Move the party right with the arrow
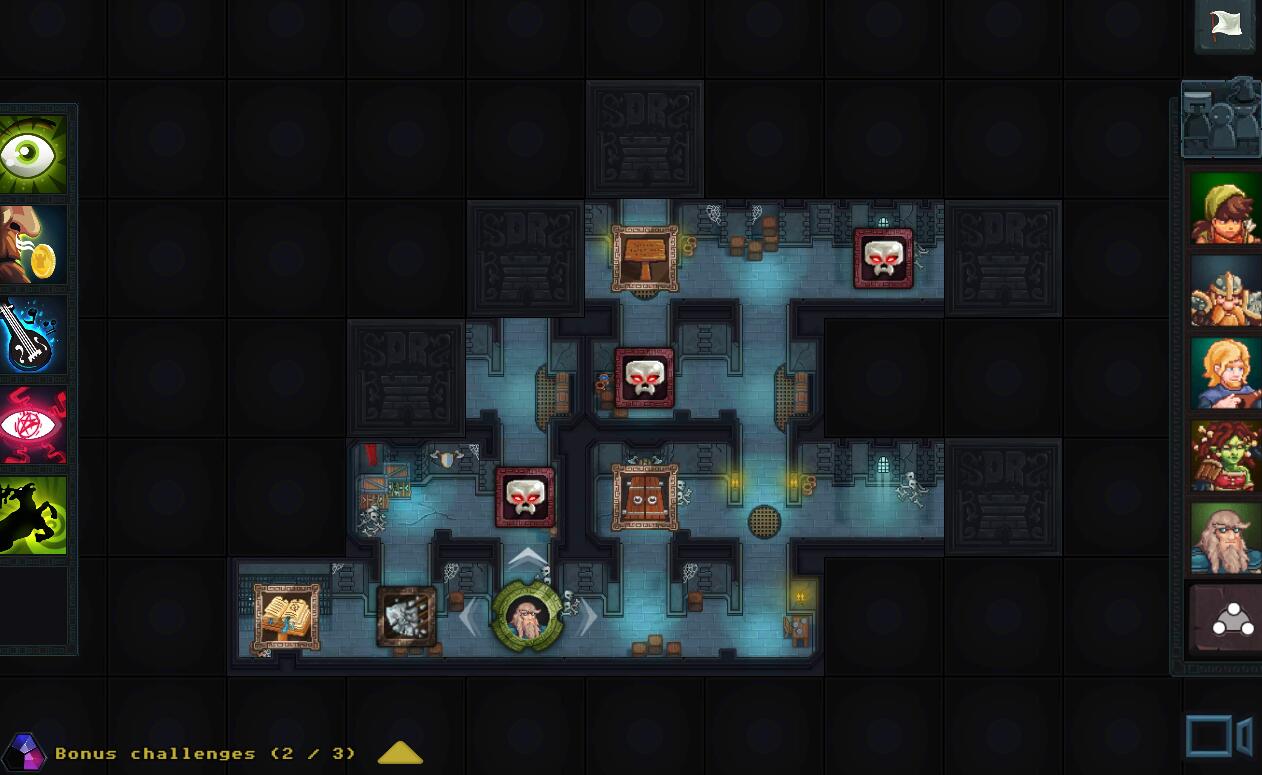The image size is (1262, 775). click(588, 617)
